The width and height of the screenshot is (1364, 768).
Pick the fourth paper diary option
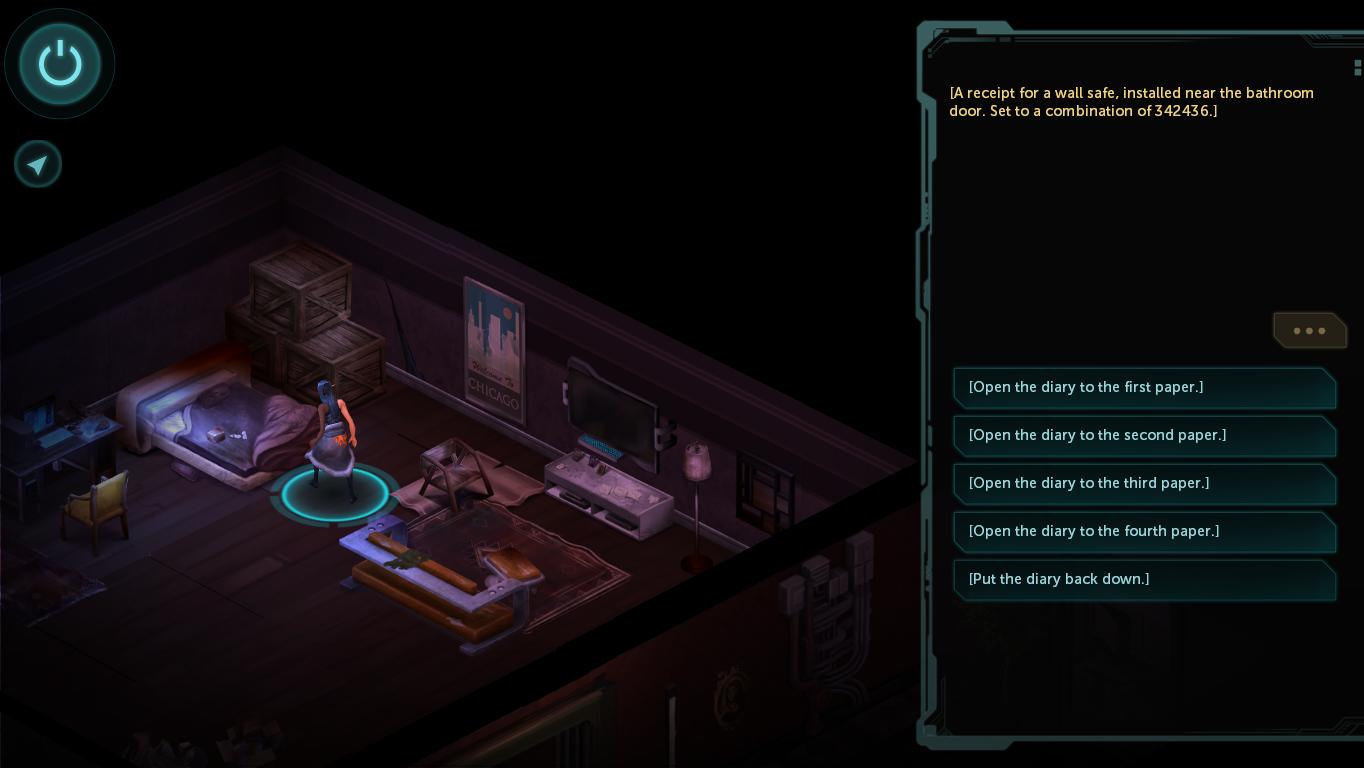coord(1143,532)
